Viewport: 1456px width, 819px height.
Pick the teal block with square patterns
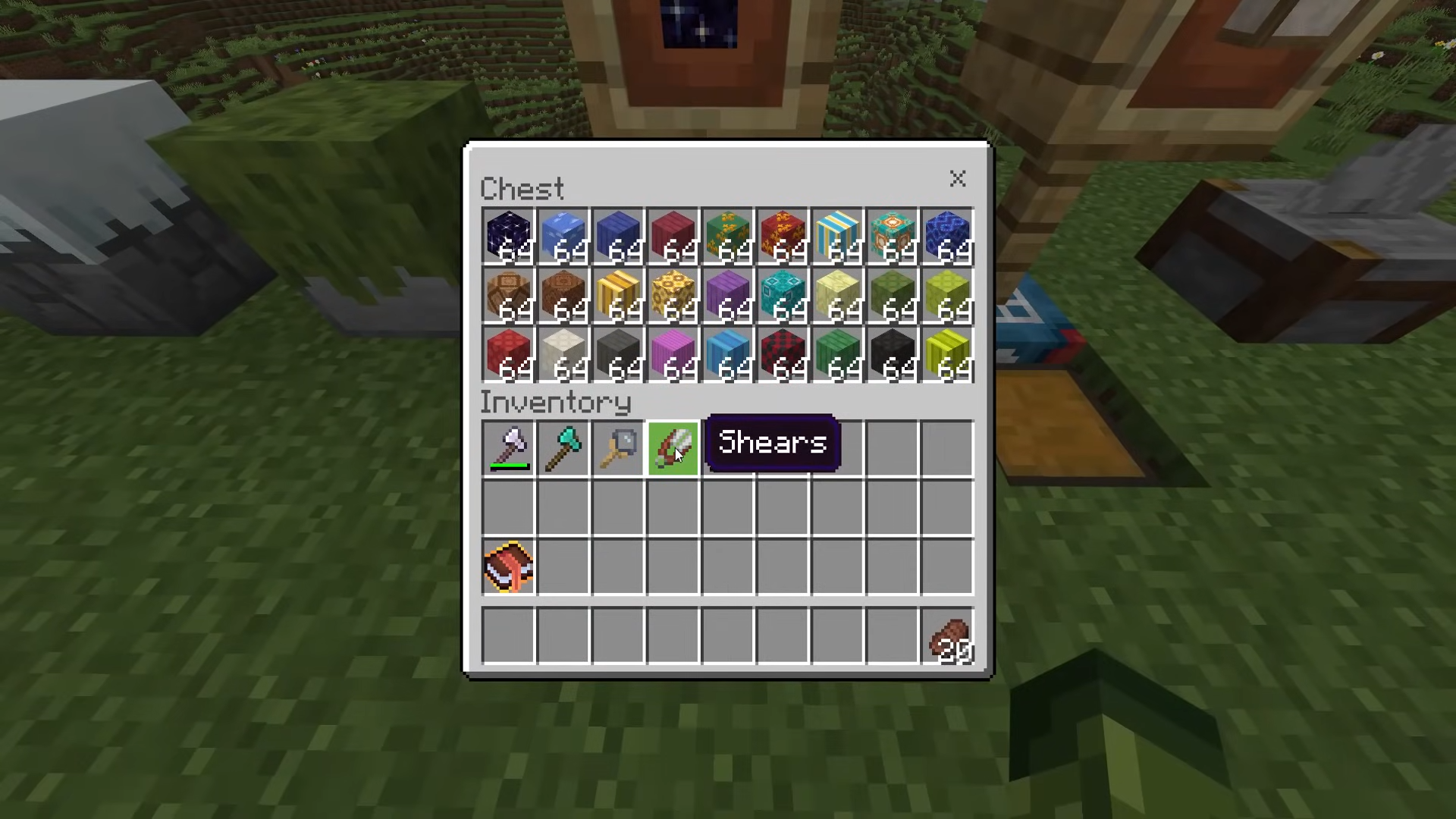(783, 294)
